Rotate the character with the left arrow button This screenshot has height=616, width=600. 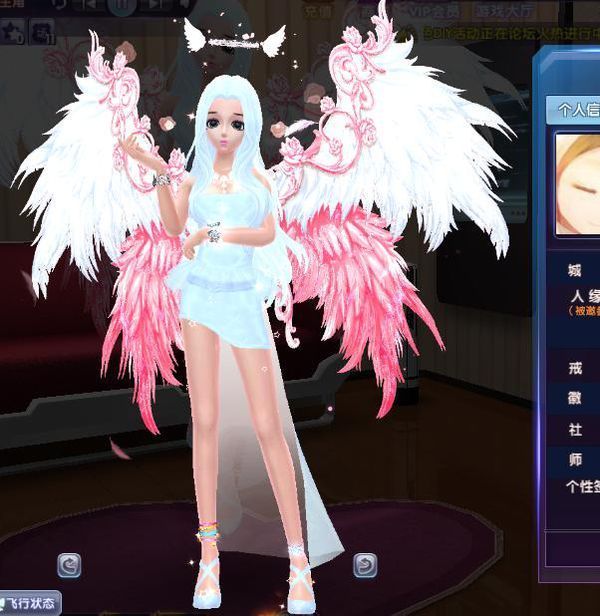[69, 565]
